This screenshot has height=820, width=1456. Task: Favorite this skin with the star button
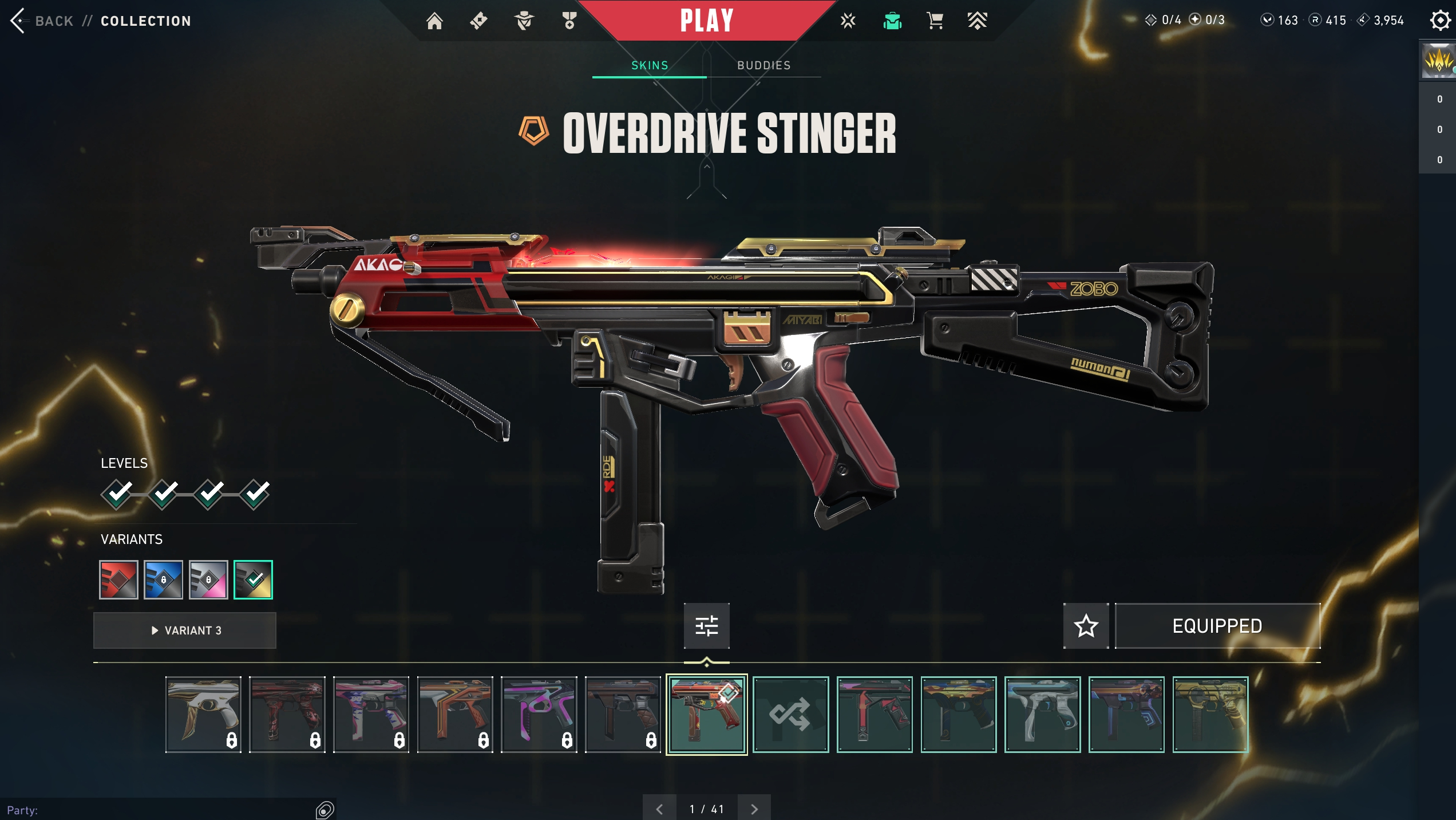1086,626
